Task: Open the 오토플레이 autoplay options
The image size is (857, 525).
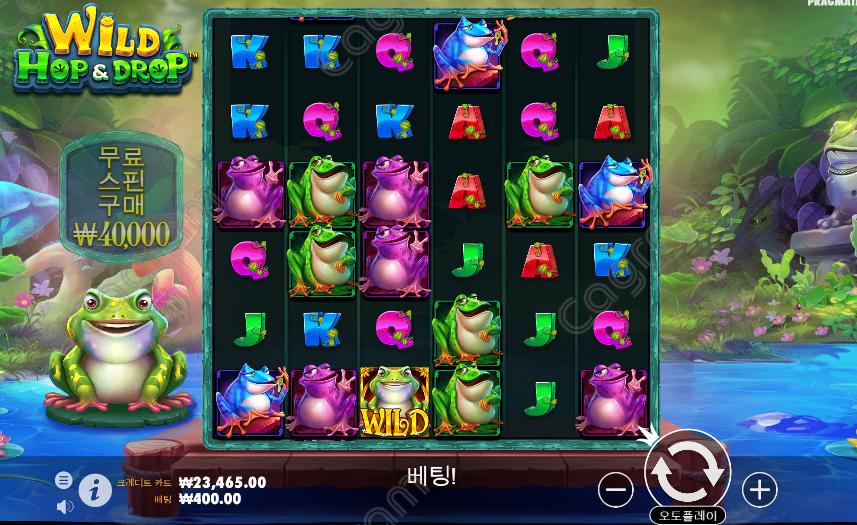Action: pyautogui.click(x=688, y=516)
